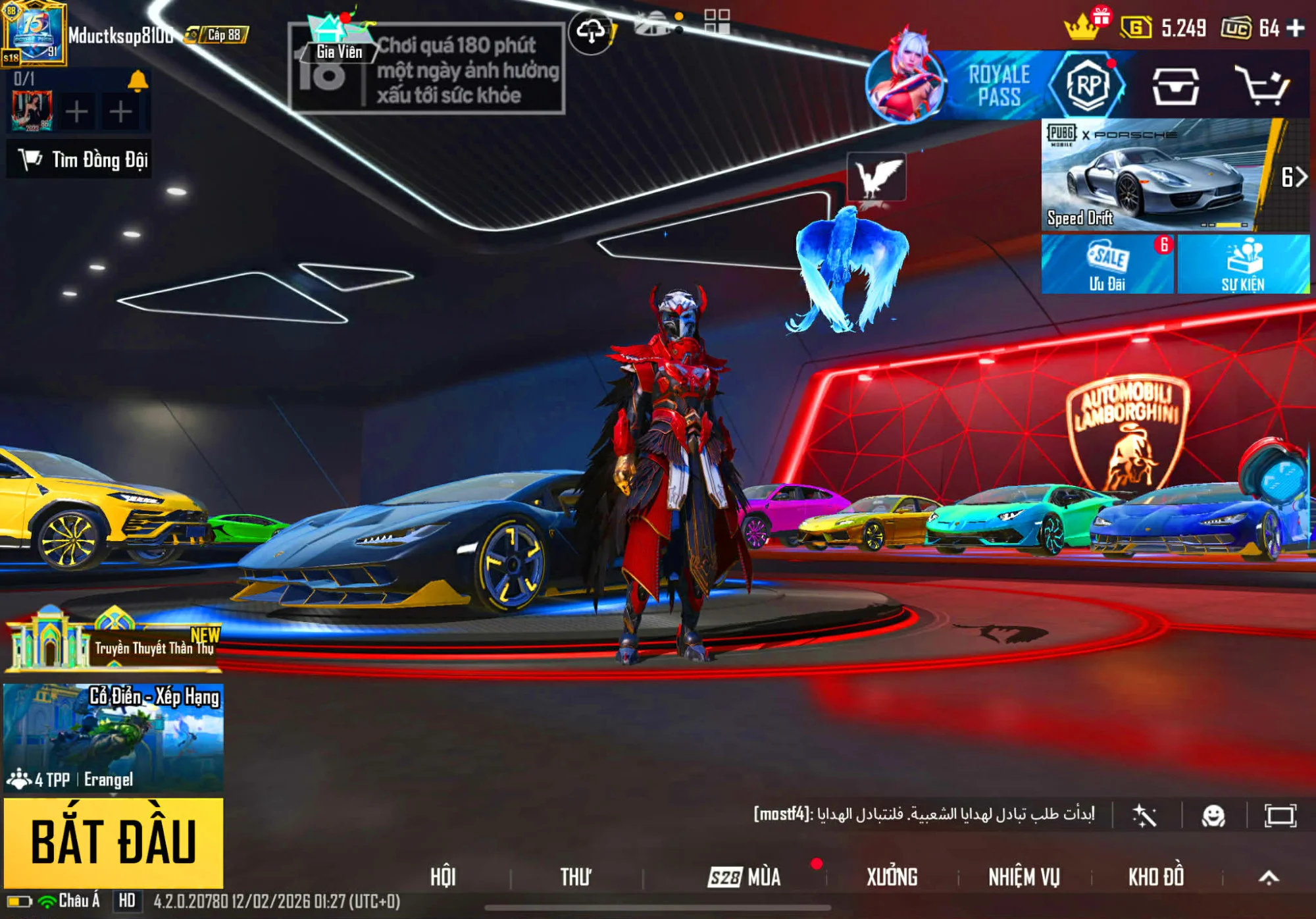View the PUBG x Porsche Speed Drift banner
This screenshot has width=1316, height=919.
click(x=1155, y=175)
